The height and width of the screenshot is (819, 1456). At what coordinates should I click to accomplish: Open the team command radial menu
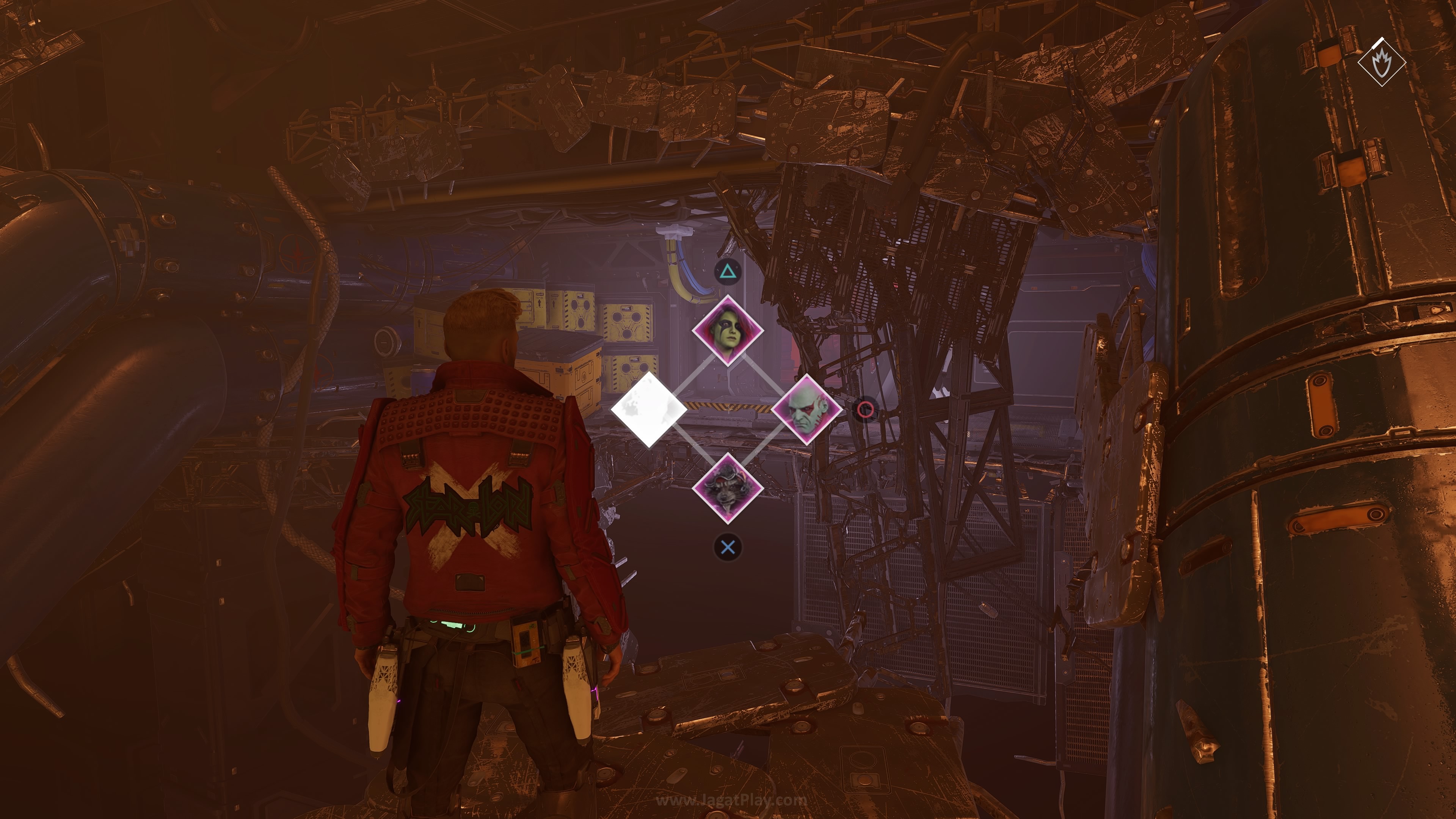pos(728,411)
